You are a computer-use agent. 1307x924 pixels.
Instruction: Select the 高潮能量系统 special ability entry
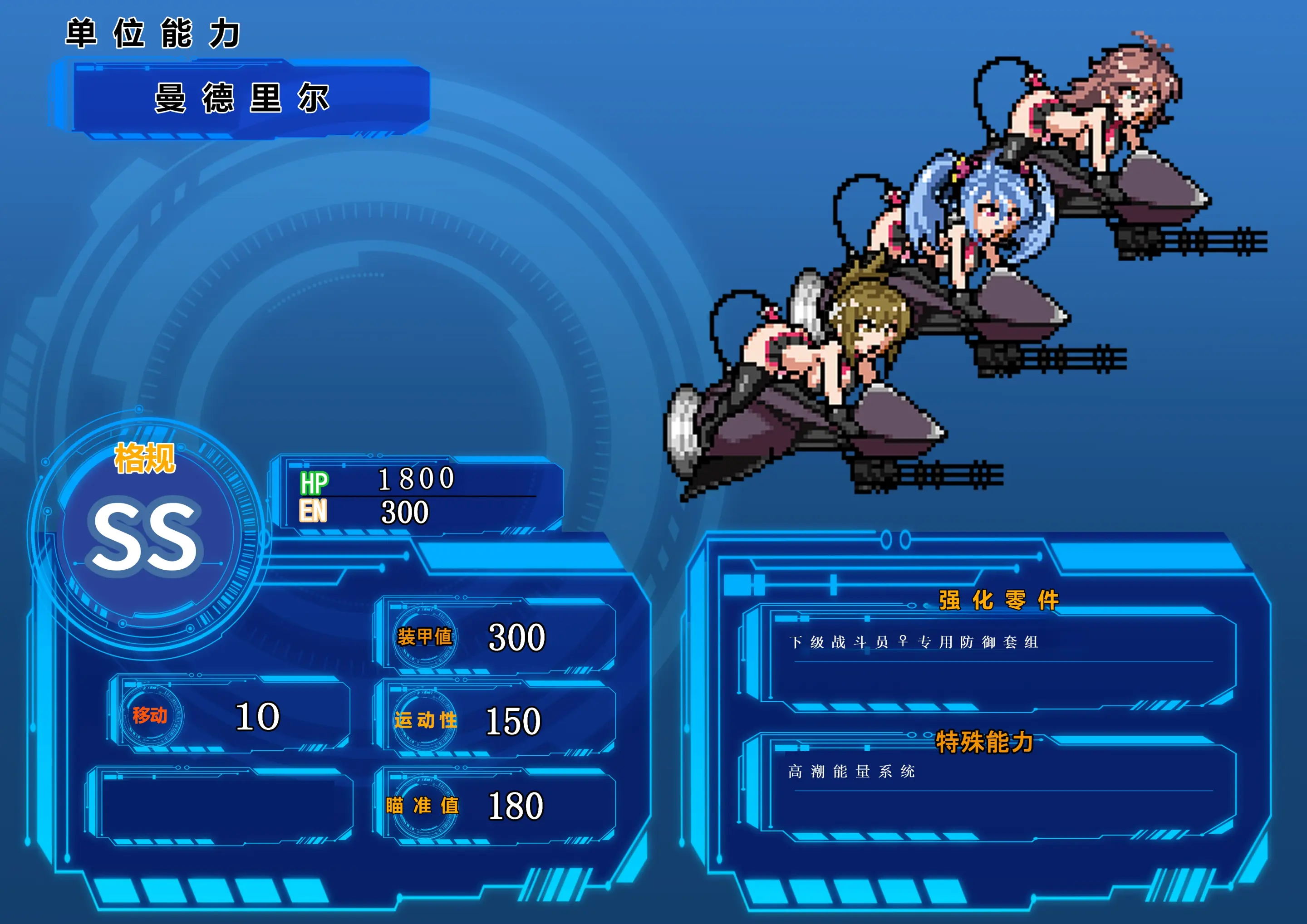[852, 772]
